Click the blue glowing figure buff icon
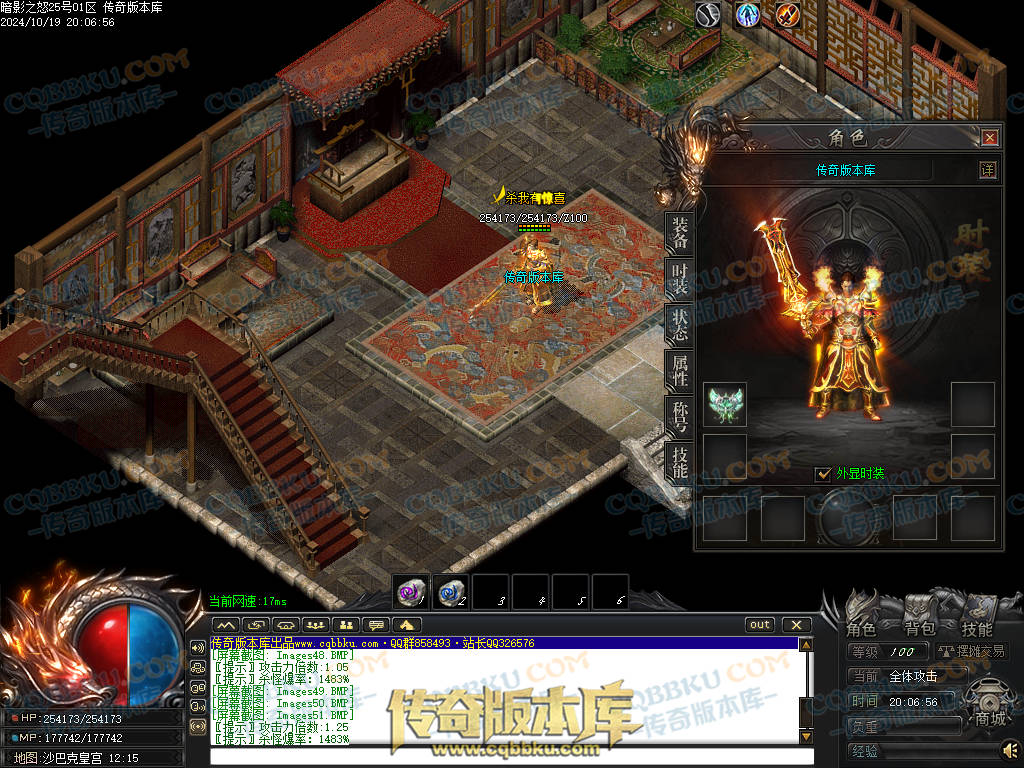Viewport: 1024px width, 768px height. (748, 14)
